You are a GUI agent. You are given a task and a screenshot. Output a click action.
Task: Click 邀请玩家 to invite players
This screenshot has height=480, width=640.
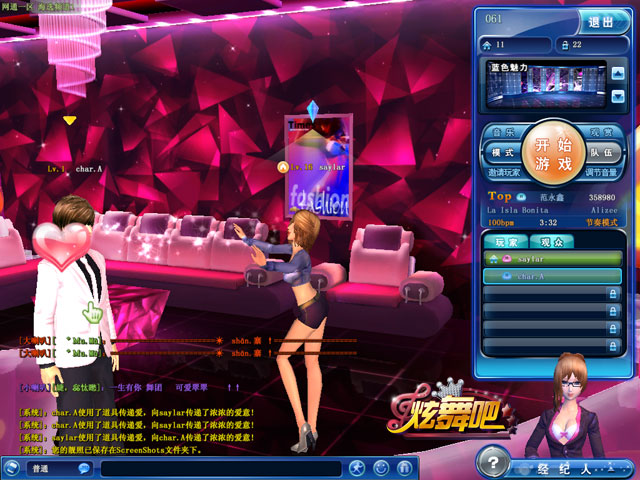click(x=503, y=173)
